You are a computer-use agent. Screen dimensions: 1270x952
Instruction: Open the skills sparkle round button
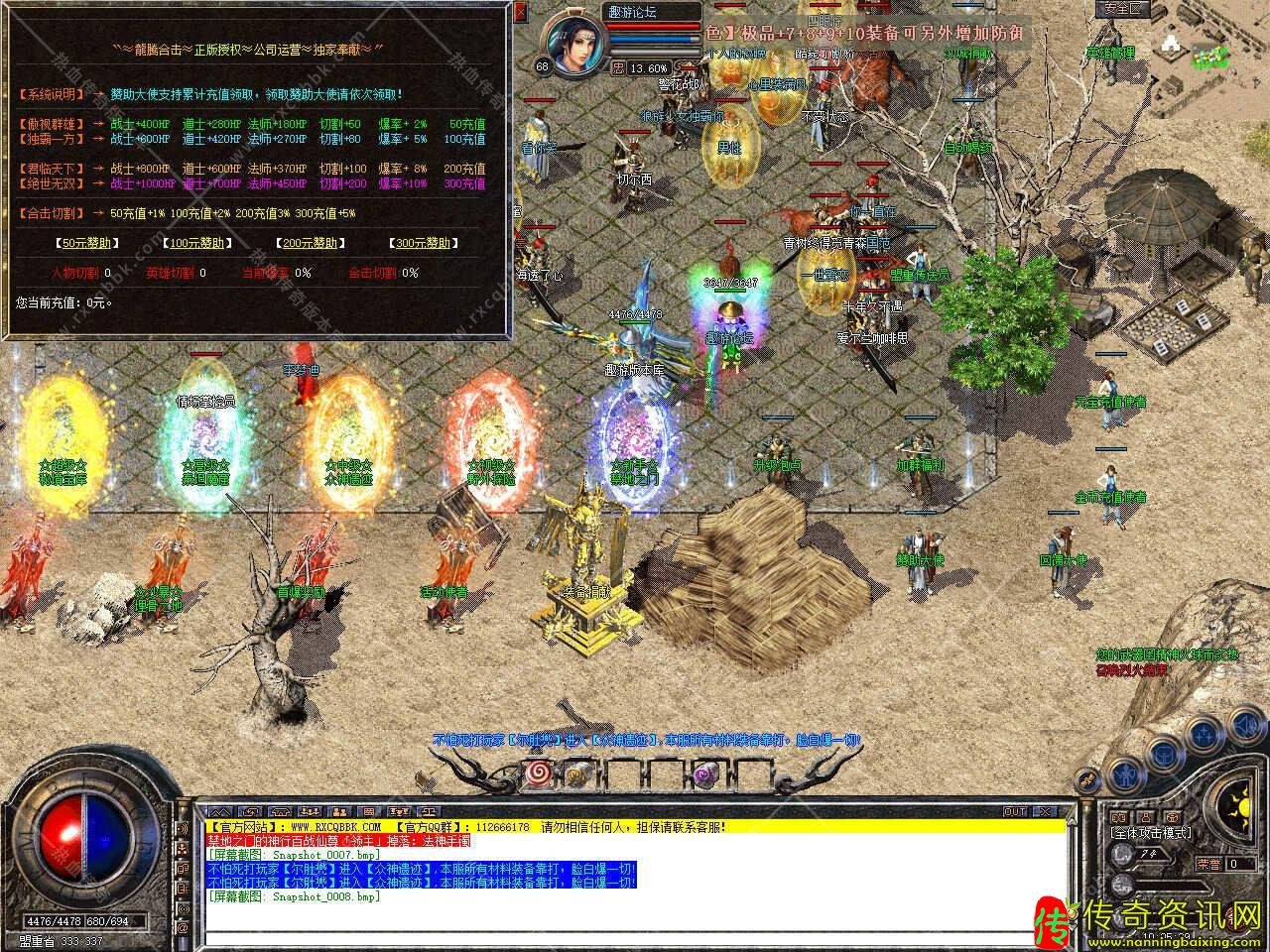tap(1205, 735)
